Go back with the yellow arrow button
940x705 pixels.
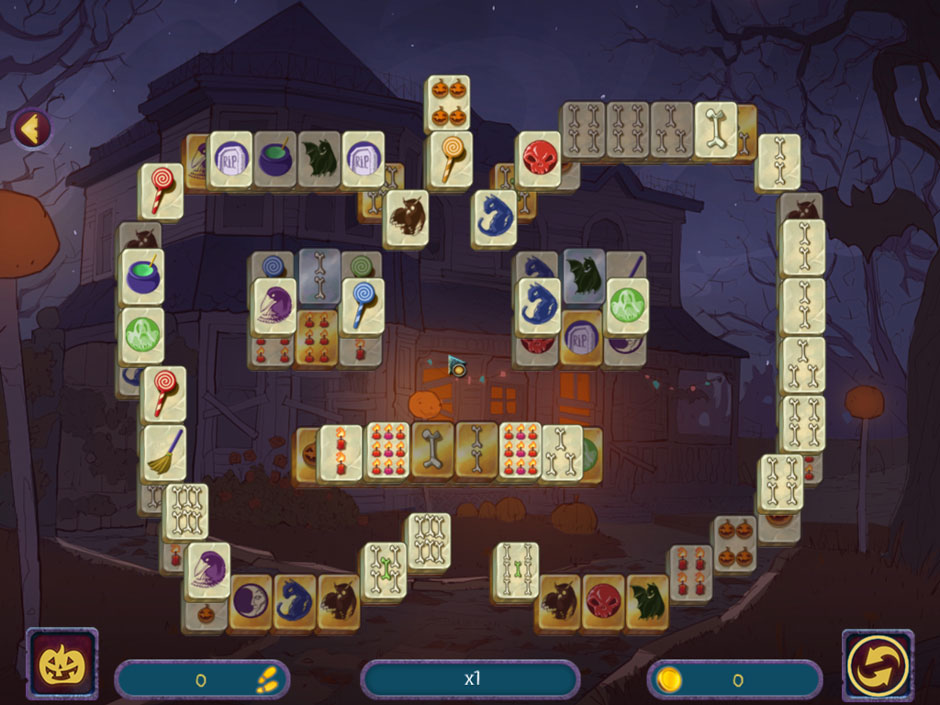coord(32,128)
